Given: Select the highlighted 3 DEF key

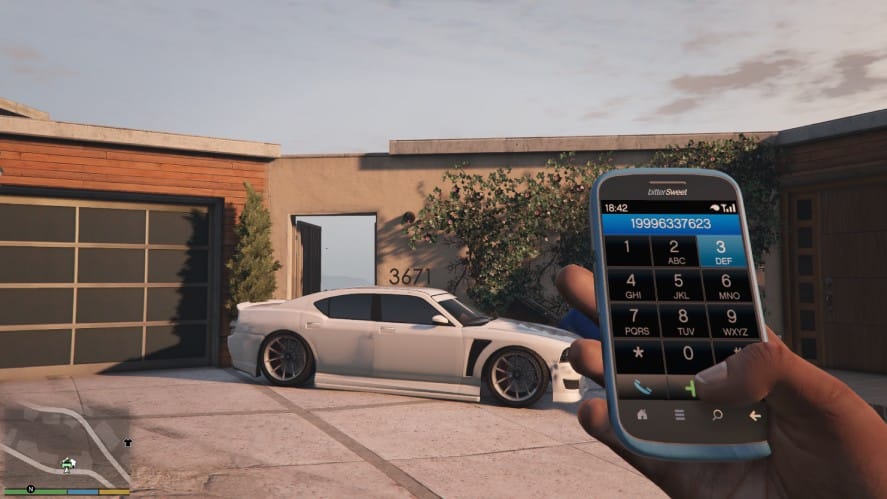Looking at the screenshot, I should [x=722, y=250].
